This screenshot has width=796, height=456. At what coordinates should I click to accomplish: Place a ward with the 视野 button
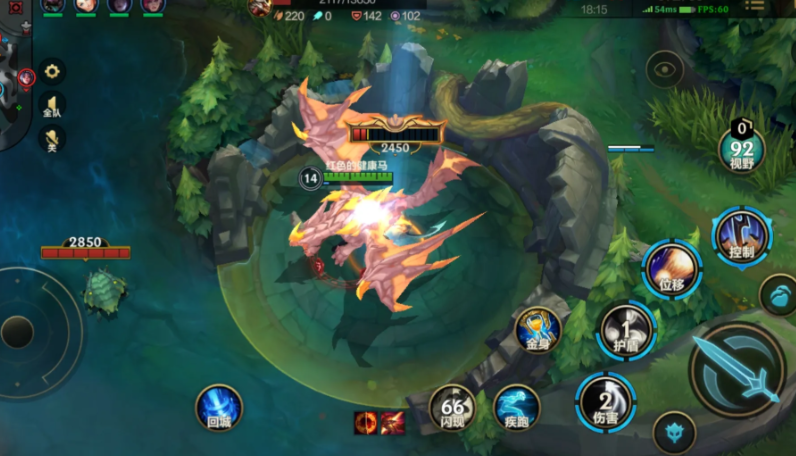(x=741, y=151)
